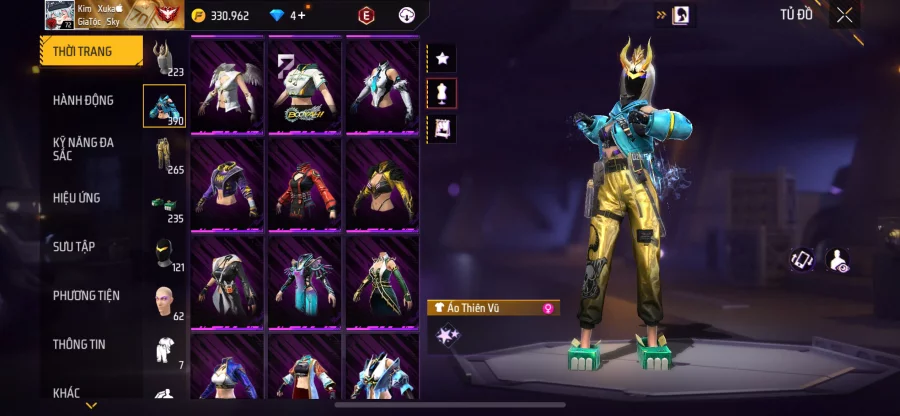Show favorites with the star filter

point(441,59)
